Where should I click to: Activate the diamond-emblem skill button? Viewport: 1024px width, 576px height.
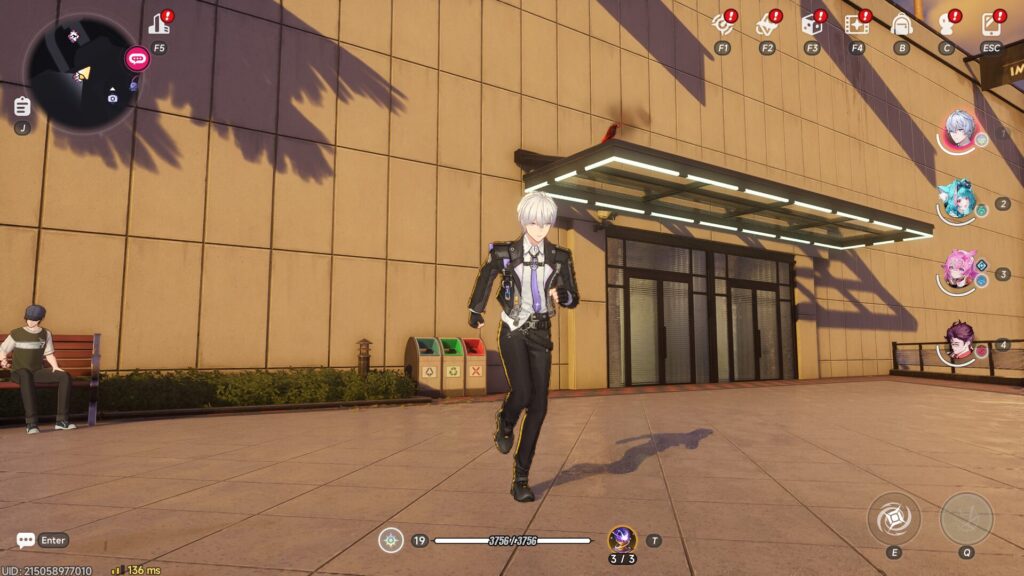pyautogui.click(x=892, y=518)
